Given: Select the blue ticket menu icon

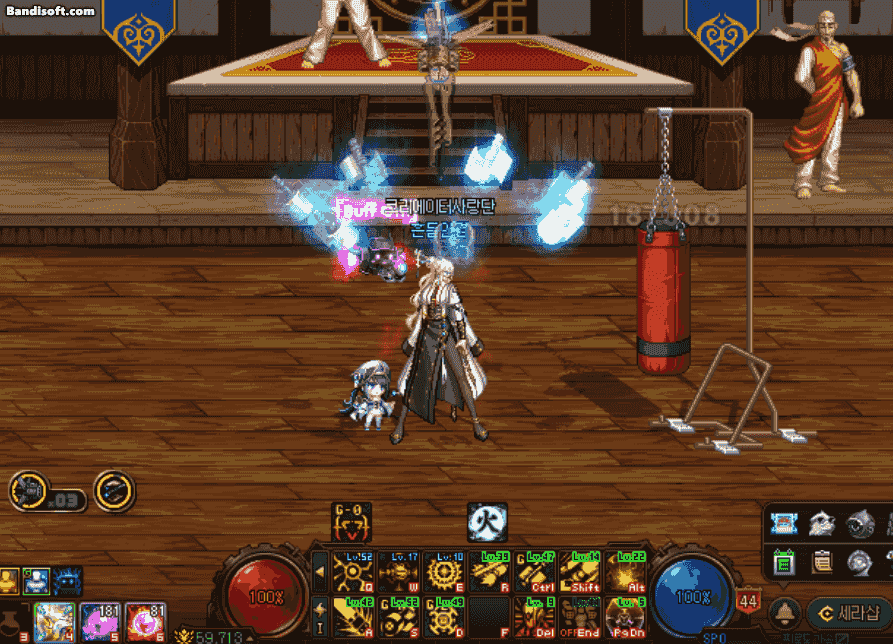Looking at the screenshot, I should pyautogui.click(x=785, y=523).
